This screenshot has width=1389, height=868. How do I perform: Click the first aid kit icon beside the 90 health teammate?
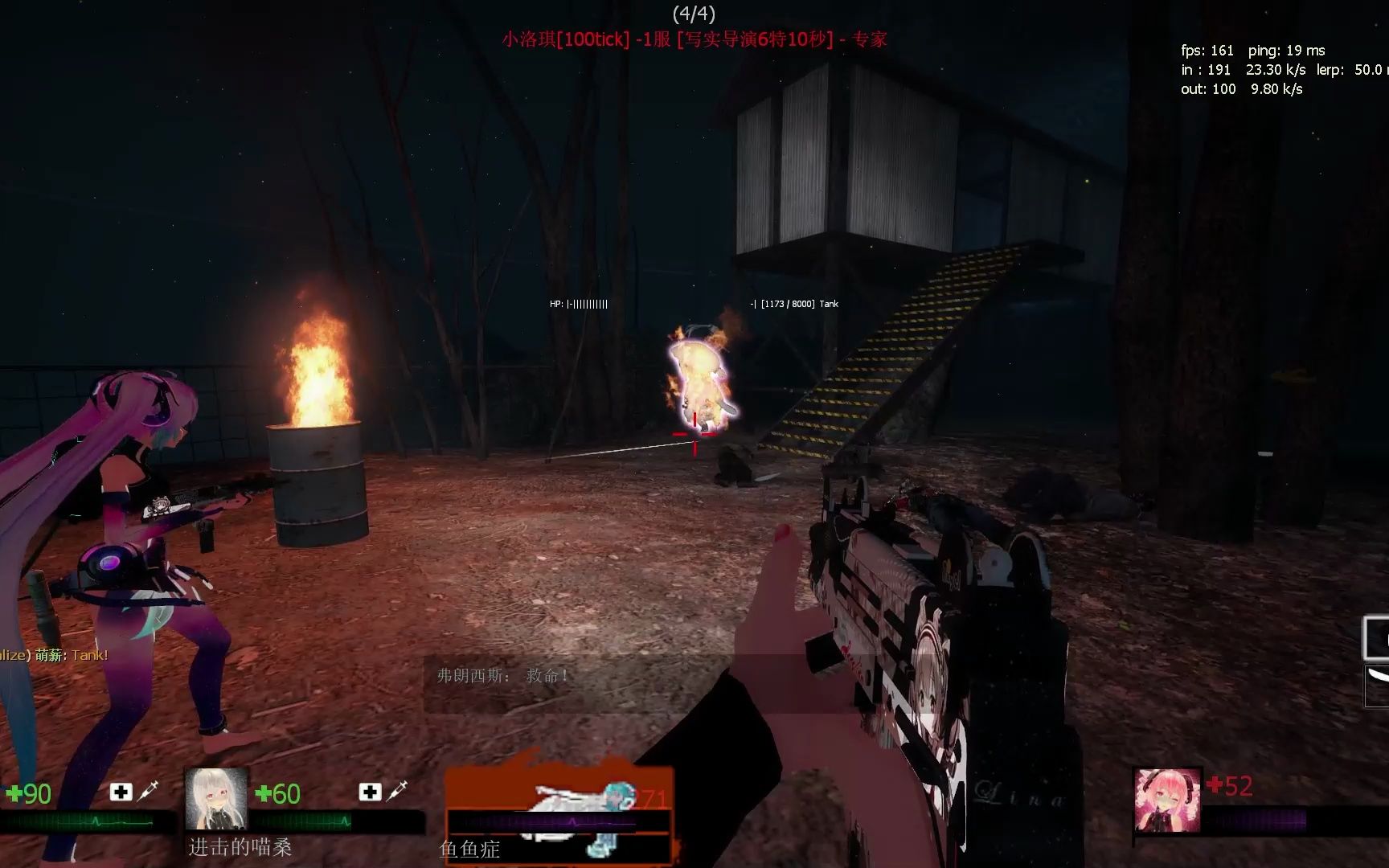click(121, 792)
